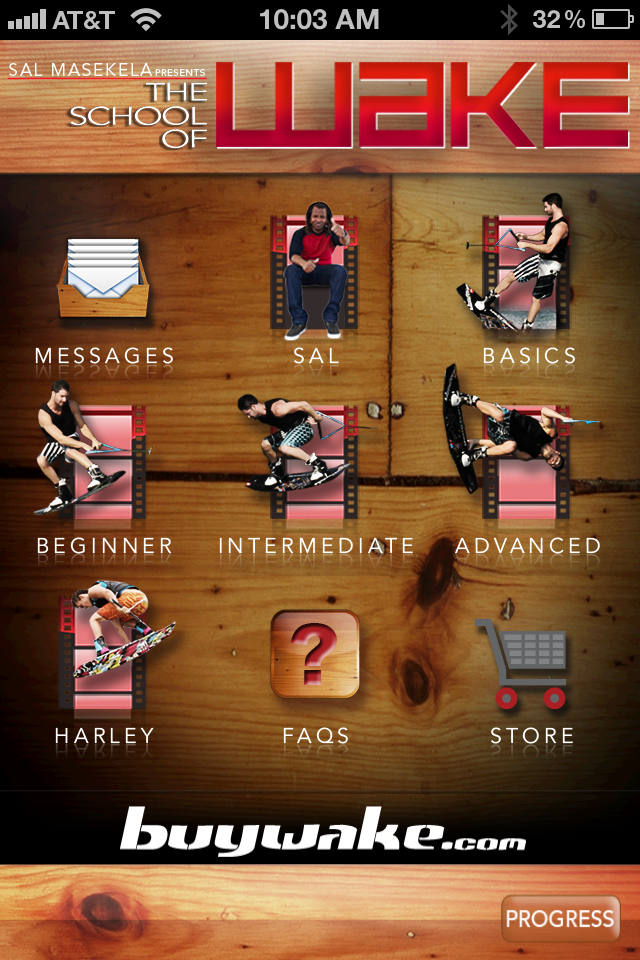Tap the buywake.com banner link
640x960 pixels.
pyautogui.click(x=322, y=830)
